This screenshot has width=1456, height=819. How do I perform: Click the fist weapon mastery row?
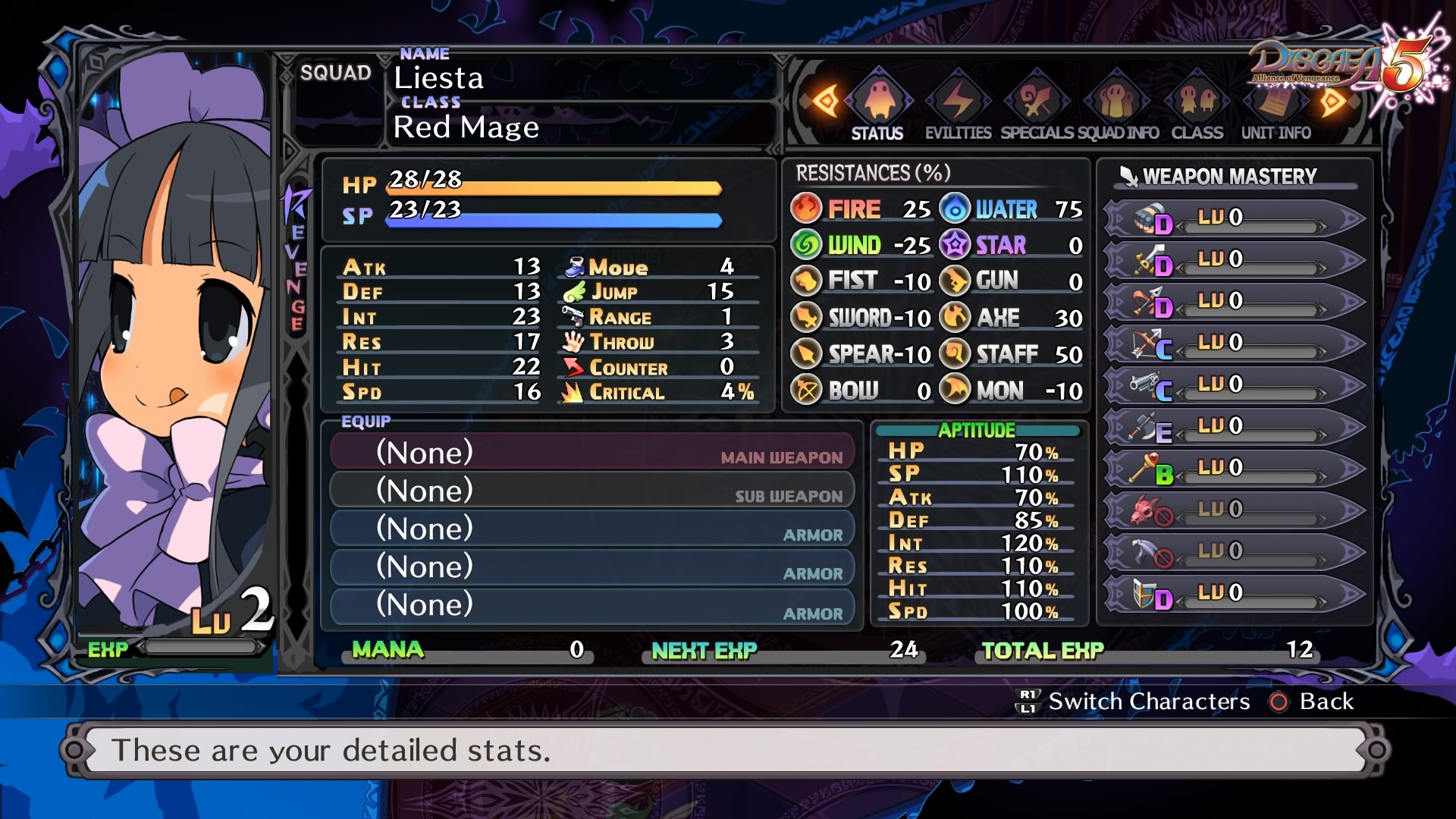(x=1233, y=218)
